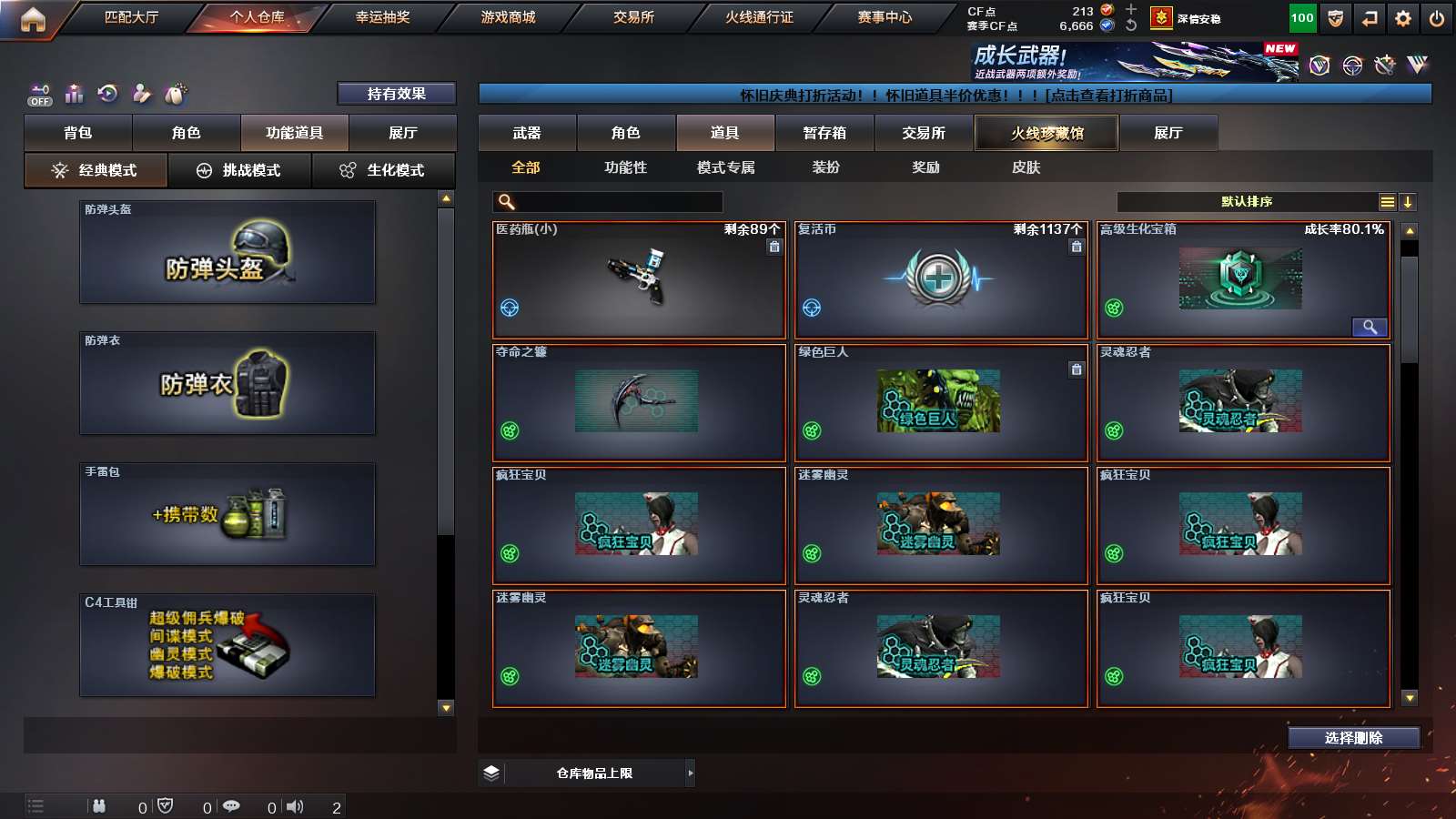1456x819 pixels.
Task: Go to 幸运抽奖 lucky draw
Action: 382,17
